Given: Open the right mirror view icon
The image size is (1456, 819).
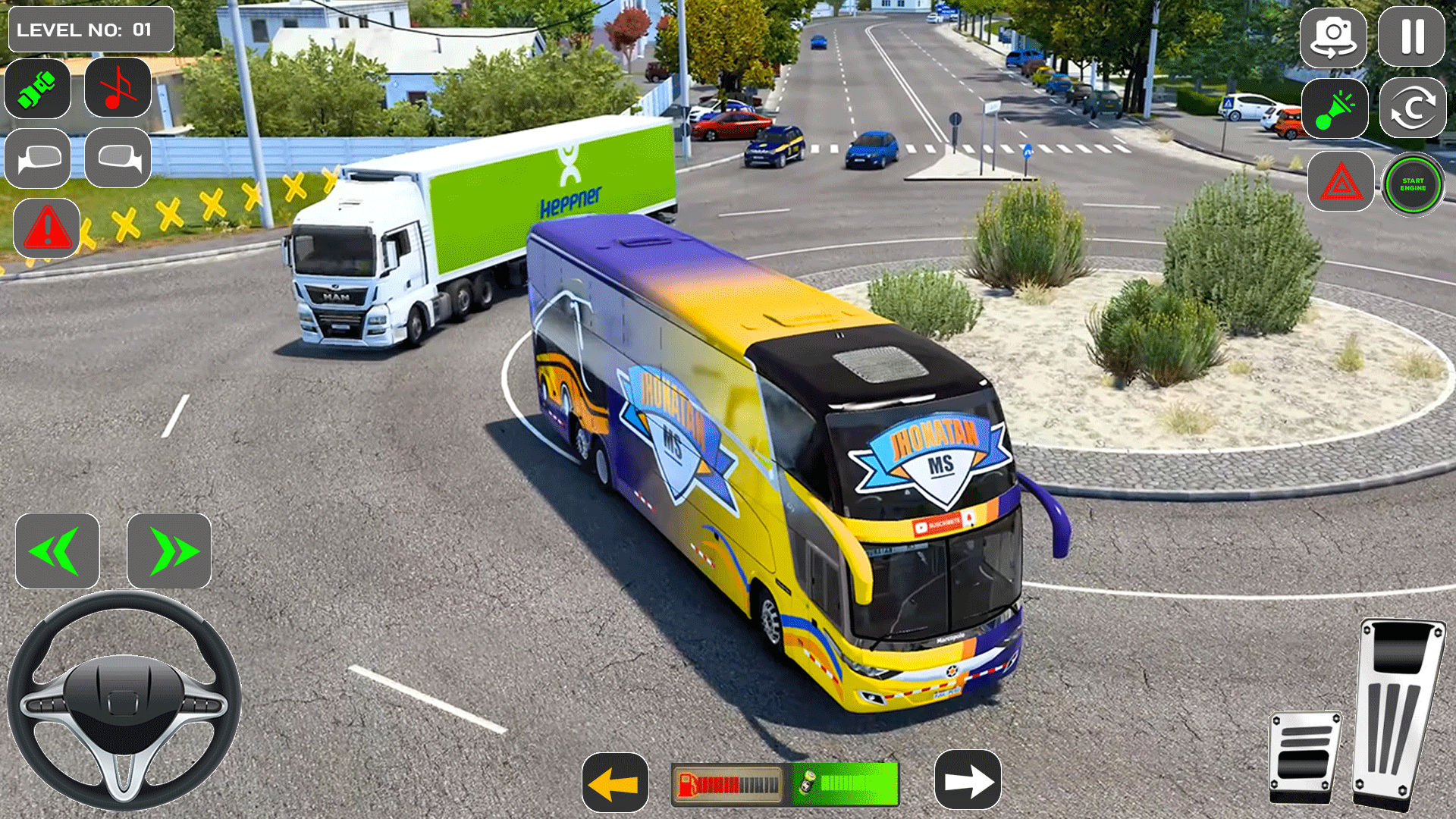Looking at the screenshot, I should point(118,158).
